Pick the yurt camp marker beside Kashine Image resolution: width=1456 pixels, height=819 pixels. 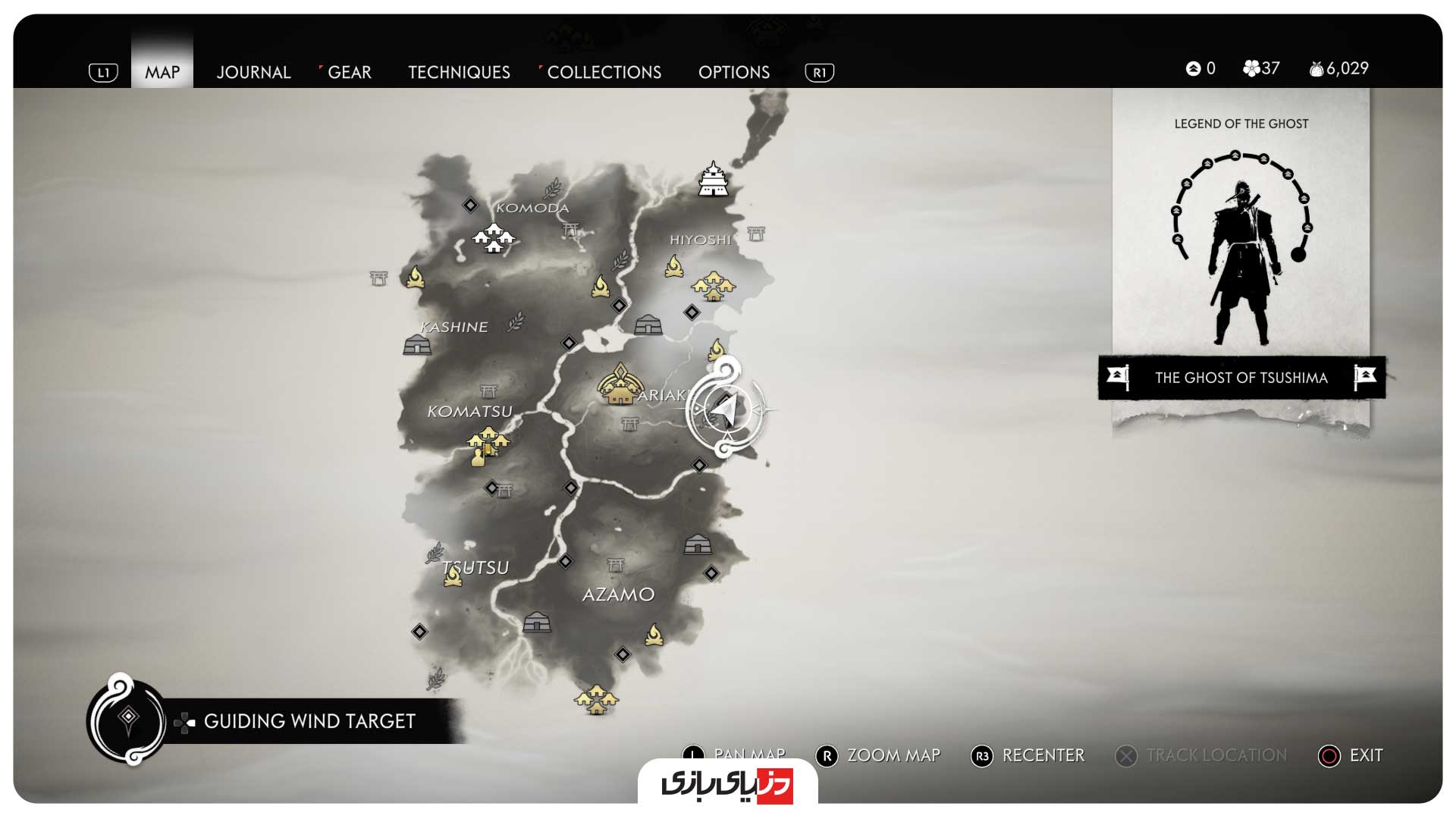tap(417, 345)
